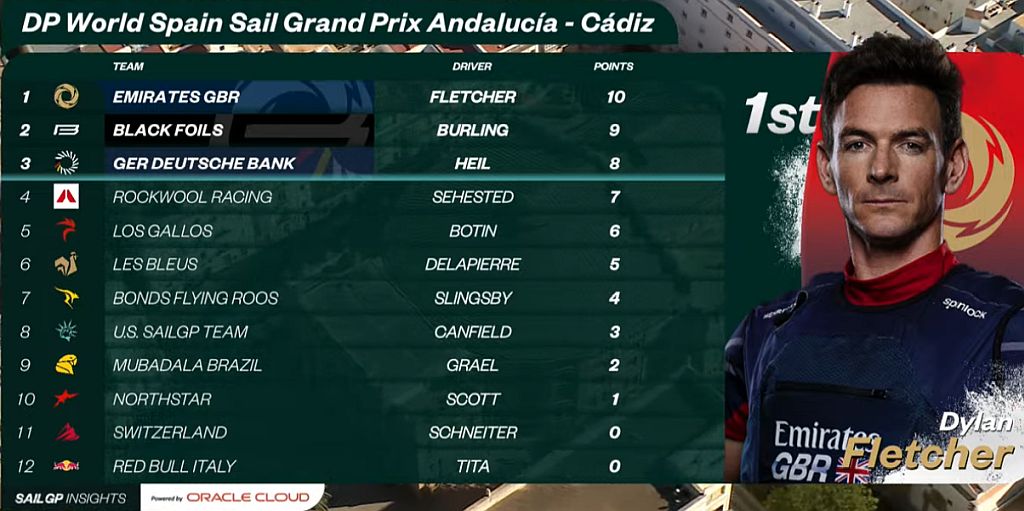This screenshot has height=511, width=1024.
Task: Click the Oracle Cloud logo badge
Action: [232, 497]
